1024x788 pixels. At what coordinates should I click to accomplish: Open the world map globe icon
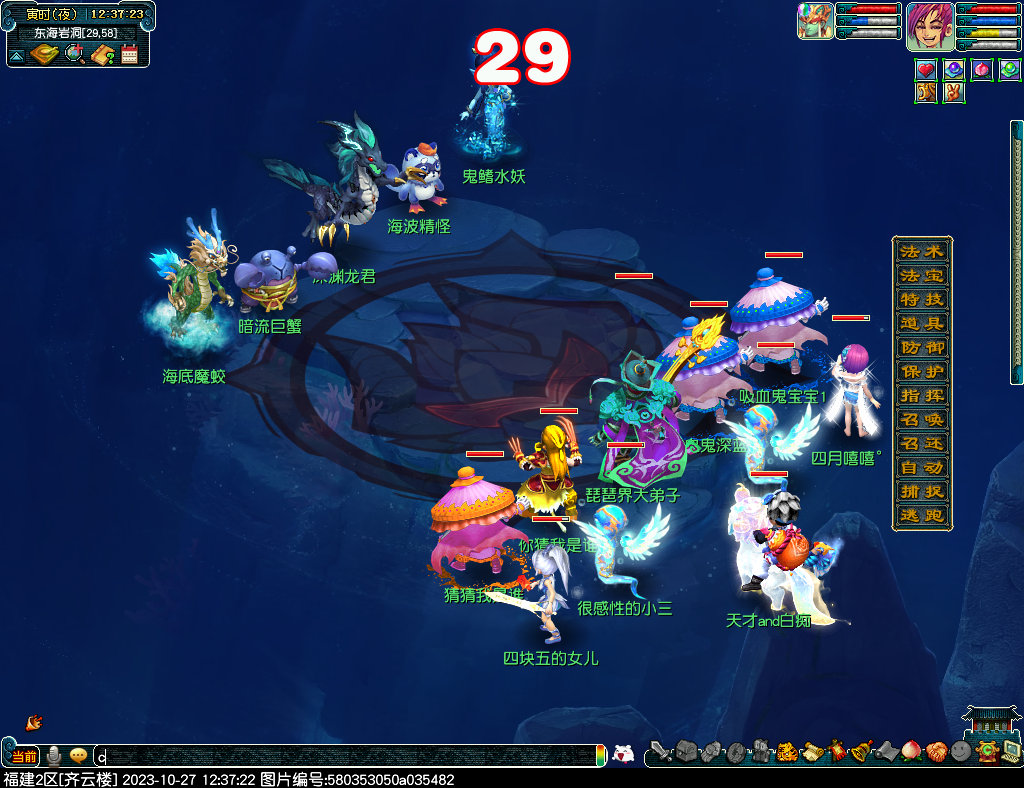75,54
